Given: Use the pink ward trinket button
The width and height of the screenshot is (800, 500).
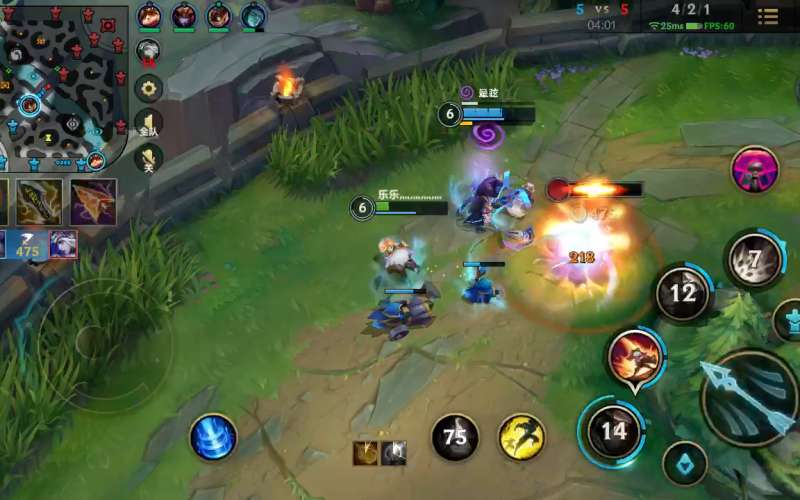Looking at the screenshot, I should (x=755, y=170).
